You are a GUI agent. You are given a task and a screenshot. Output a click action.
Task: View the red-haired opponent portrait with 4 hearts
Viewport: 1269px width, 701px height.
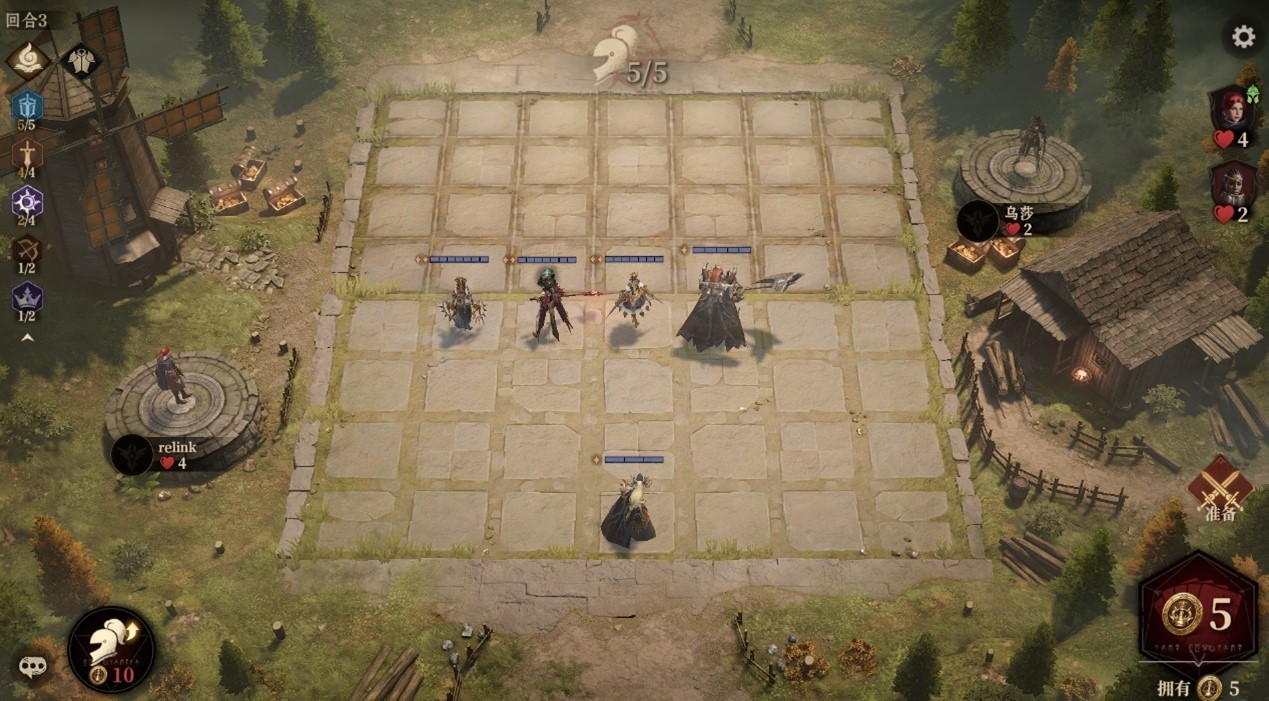[1232, 108]
